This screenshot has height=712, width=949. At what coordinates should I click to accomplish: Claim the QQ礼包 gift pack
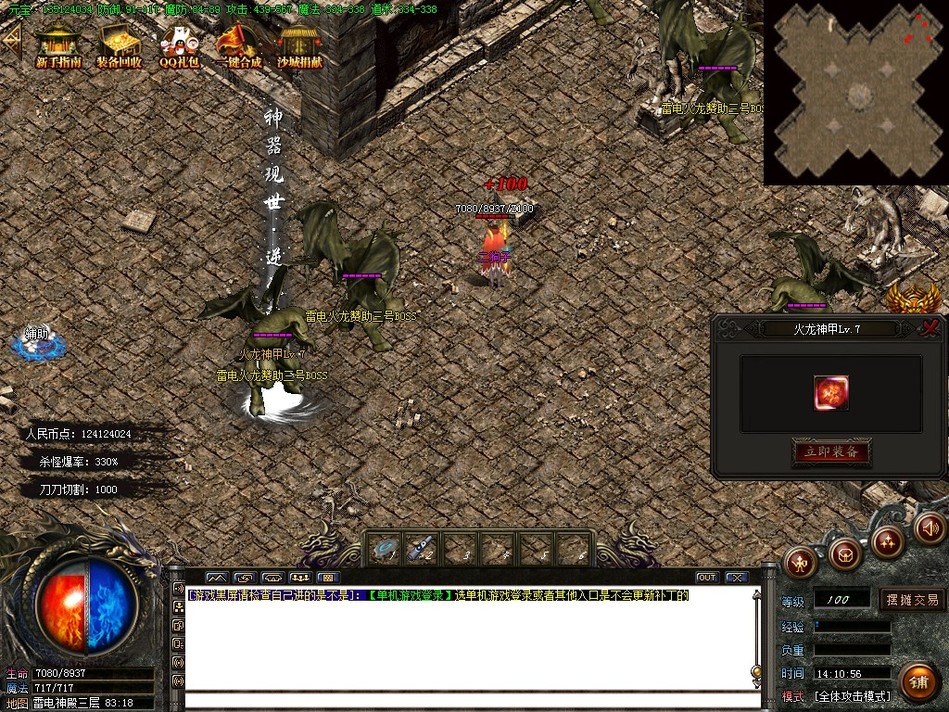(x=179, y=44)
